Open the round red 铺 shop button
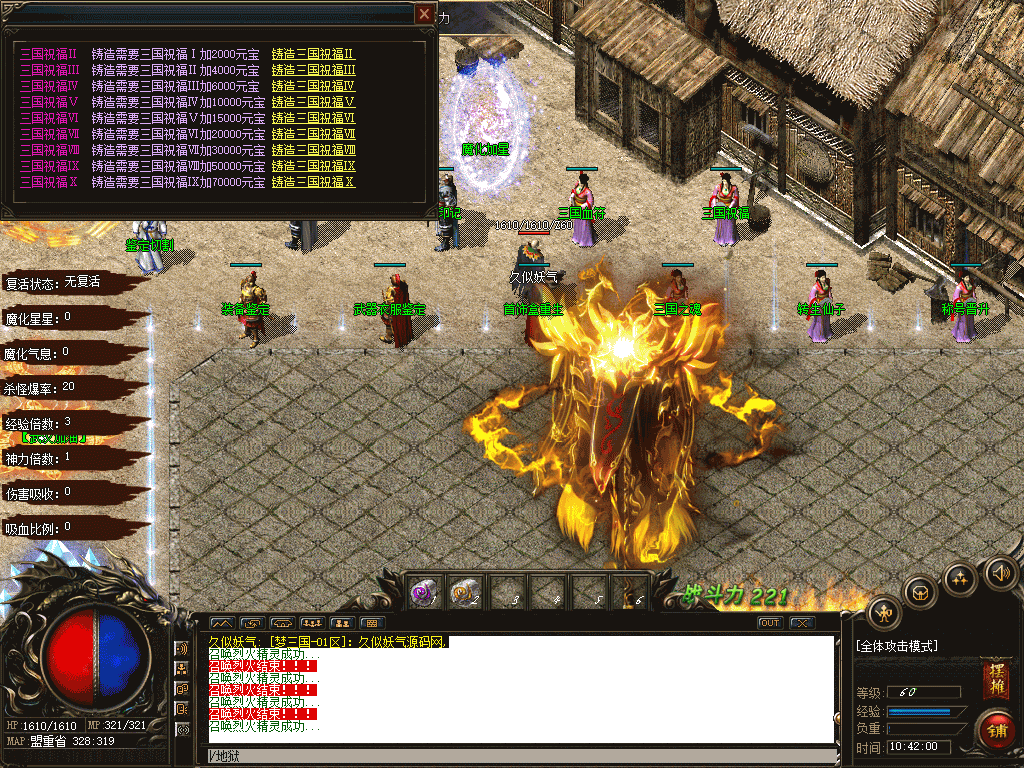This screenshot has width=1024, height=768. (996, 727)
